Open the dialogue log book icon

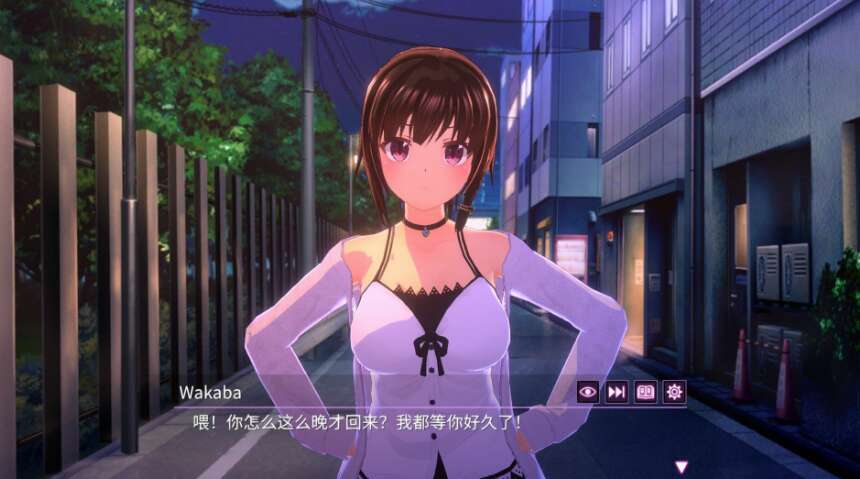click(646, 392)
